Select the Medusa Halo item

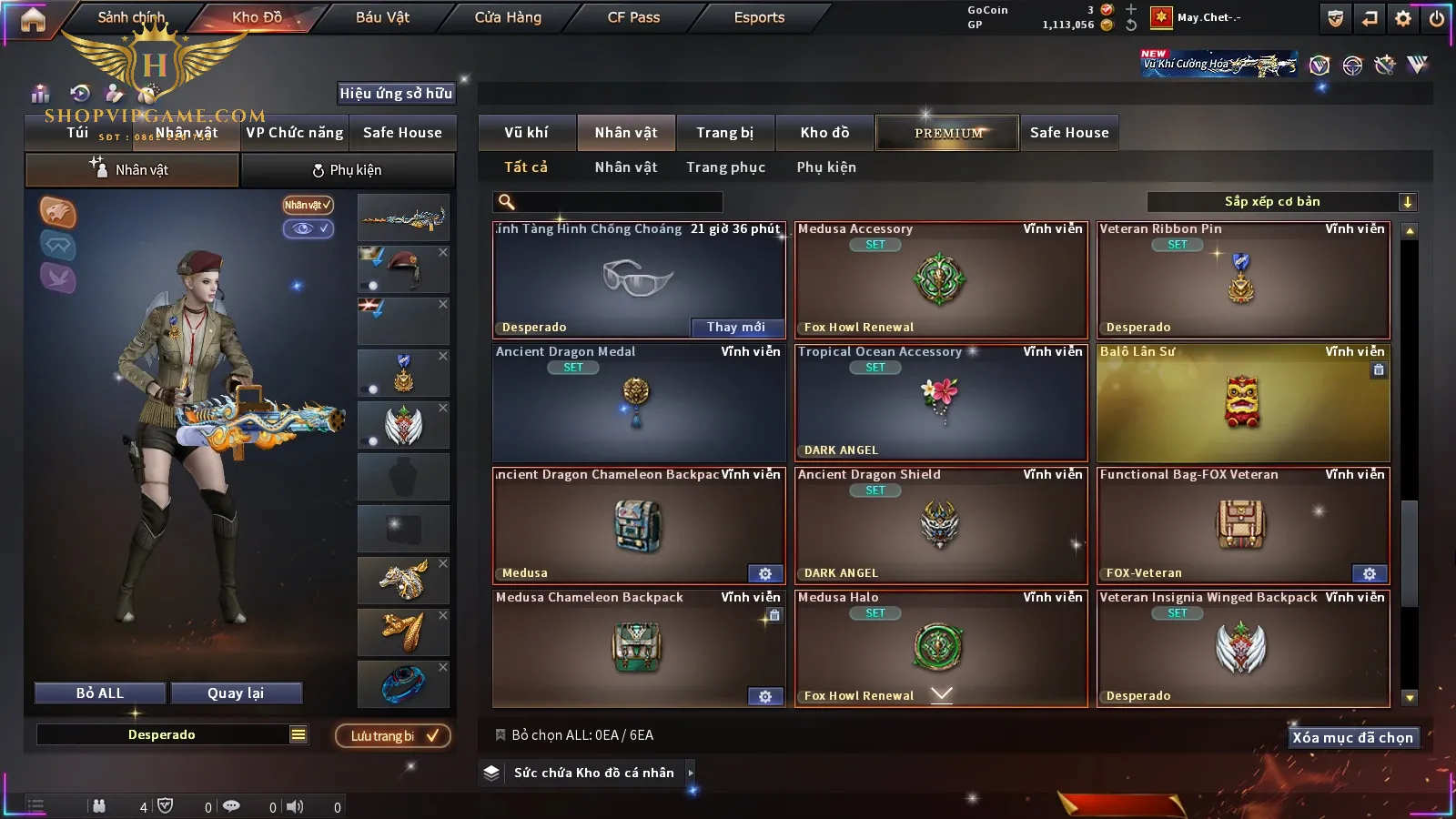point(940,648)
